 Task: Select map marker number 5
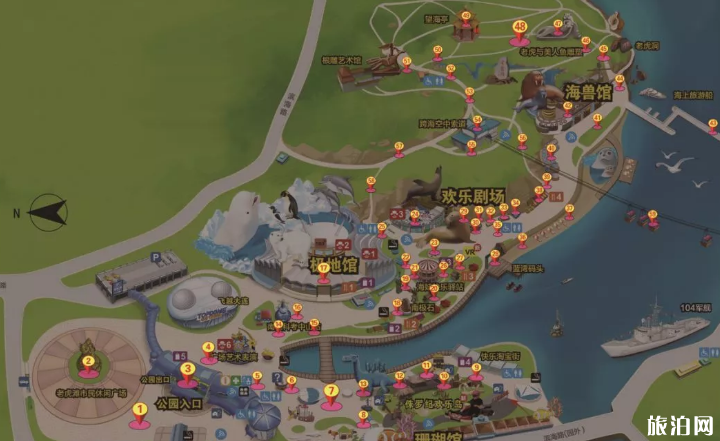tap(330, 391)
